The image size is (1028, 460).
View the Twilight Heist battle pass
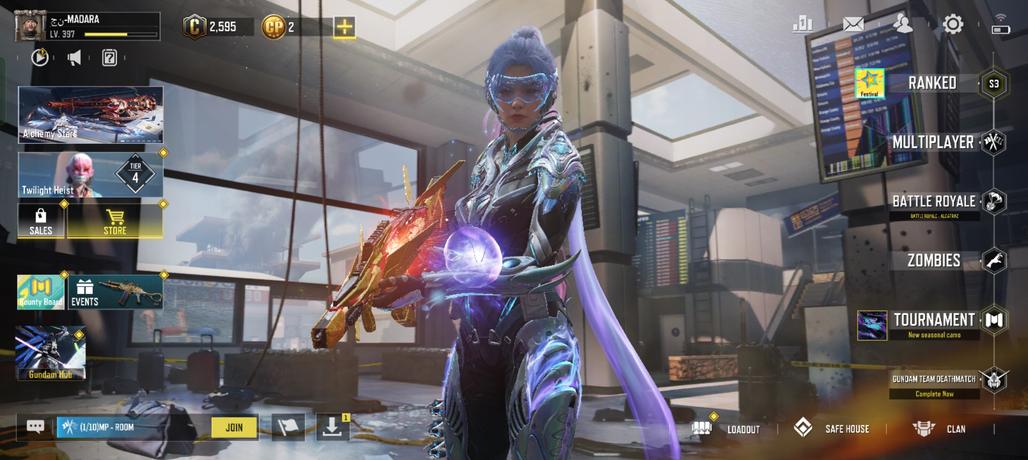click(90, 174)
